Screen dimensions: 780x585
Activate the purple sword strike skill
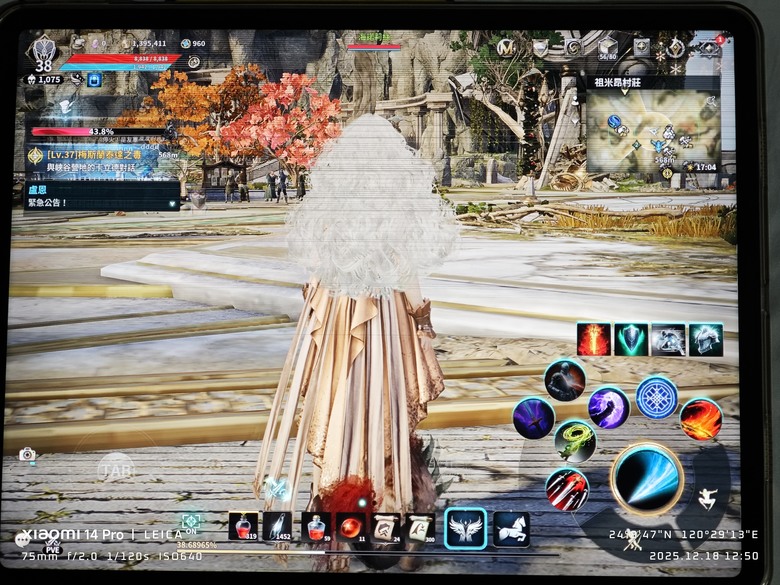534,418
